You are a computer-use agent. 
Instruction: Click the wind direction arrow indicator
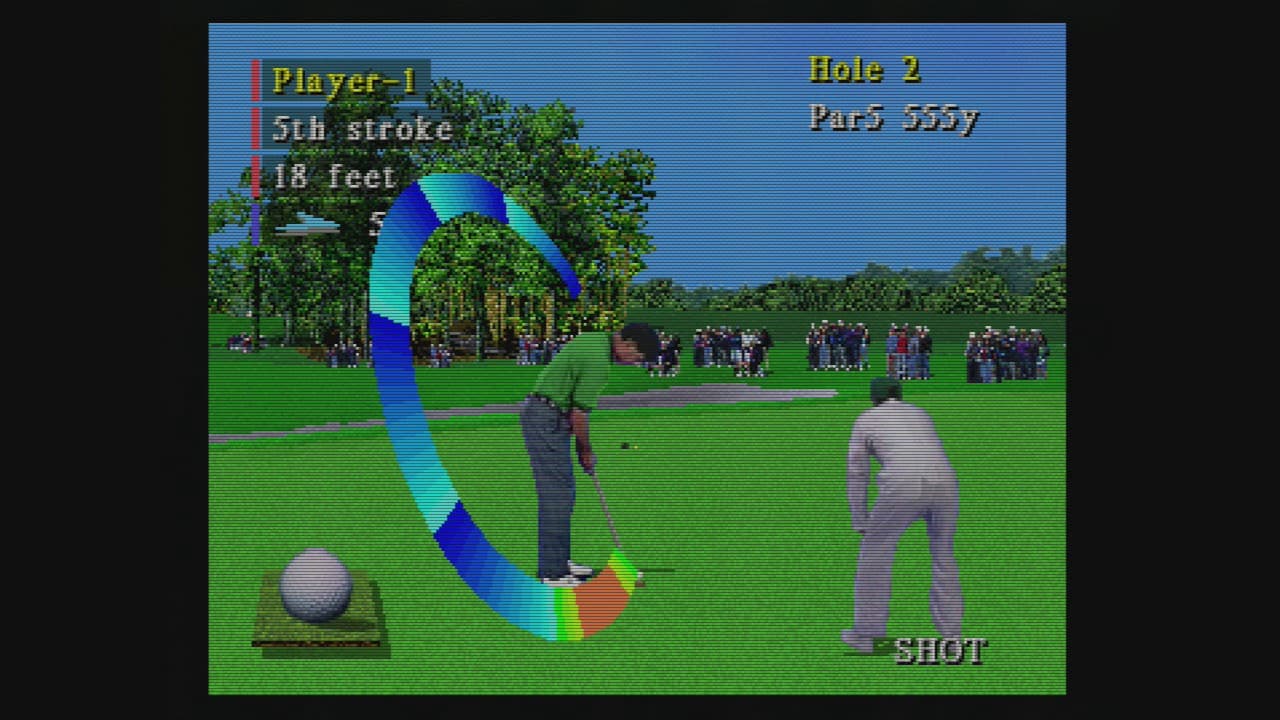coord(308,226)
